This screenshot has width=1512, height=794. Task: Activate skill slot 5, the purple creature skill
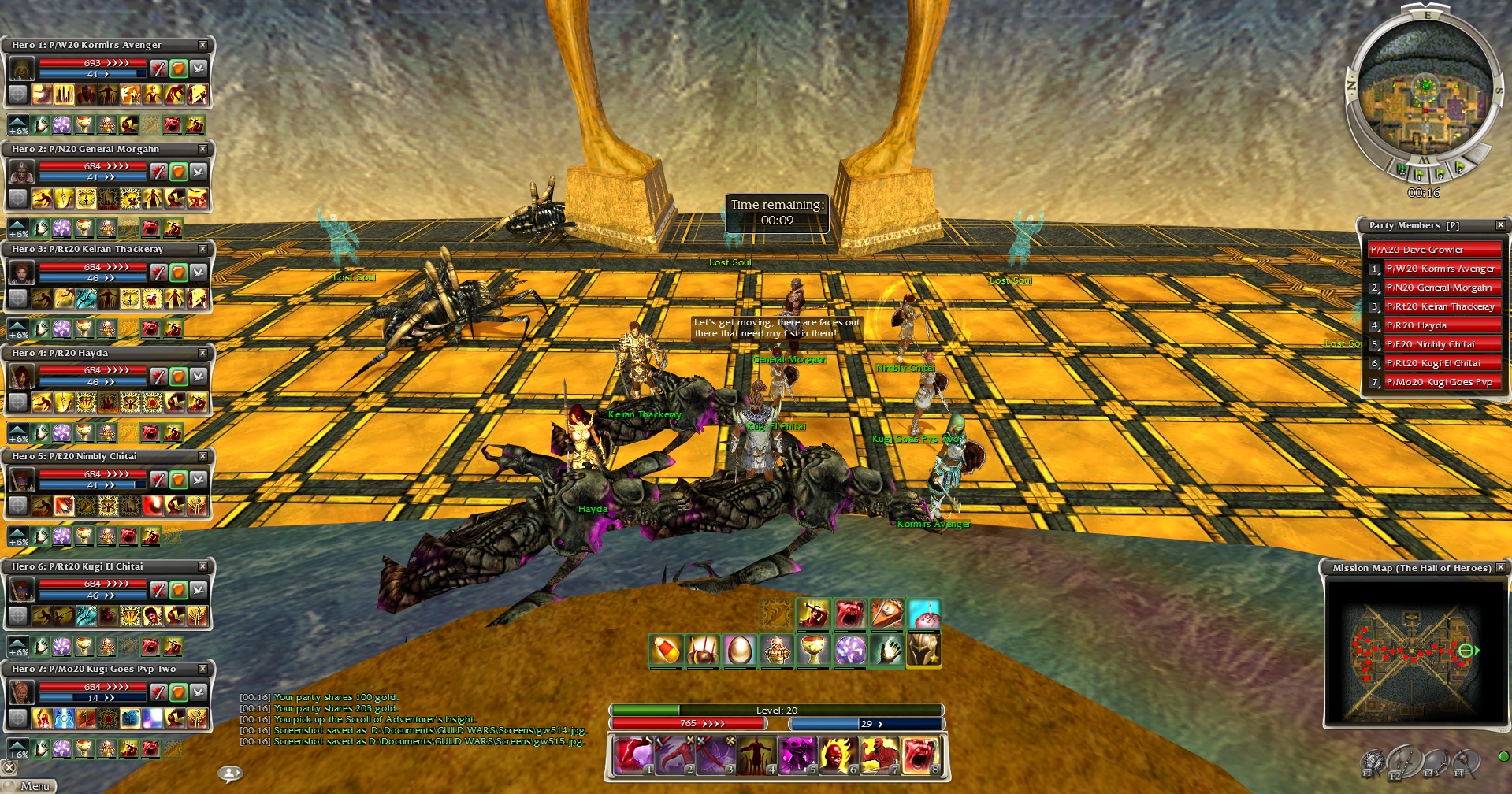(x=797, y=755)
